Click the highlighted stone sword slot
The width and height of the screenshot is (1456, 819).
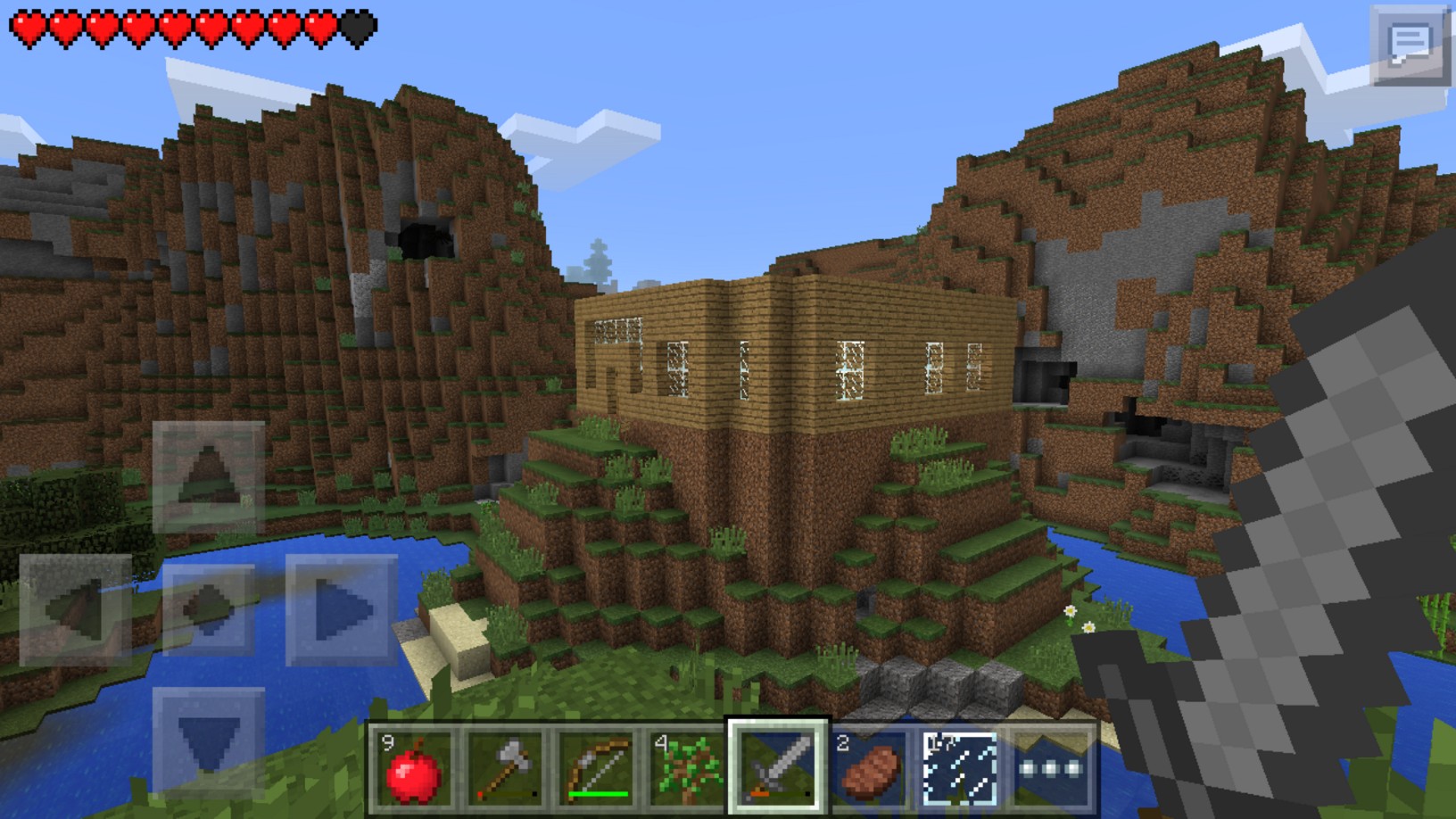[778, 767]
